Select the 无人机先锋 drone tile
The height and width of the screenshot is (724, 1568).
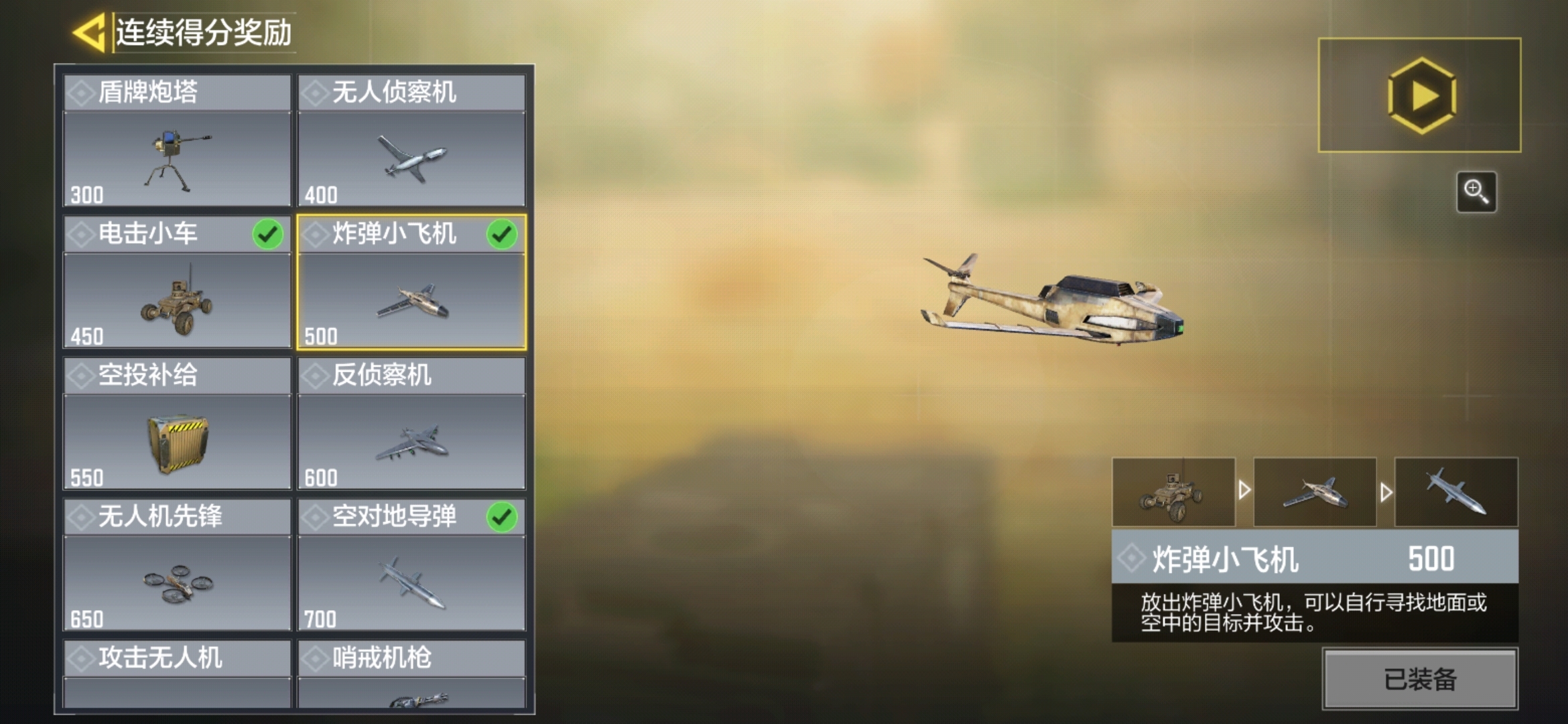tap(177, 565)
